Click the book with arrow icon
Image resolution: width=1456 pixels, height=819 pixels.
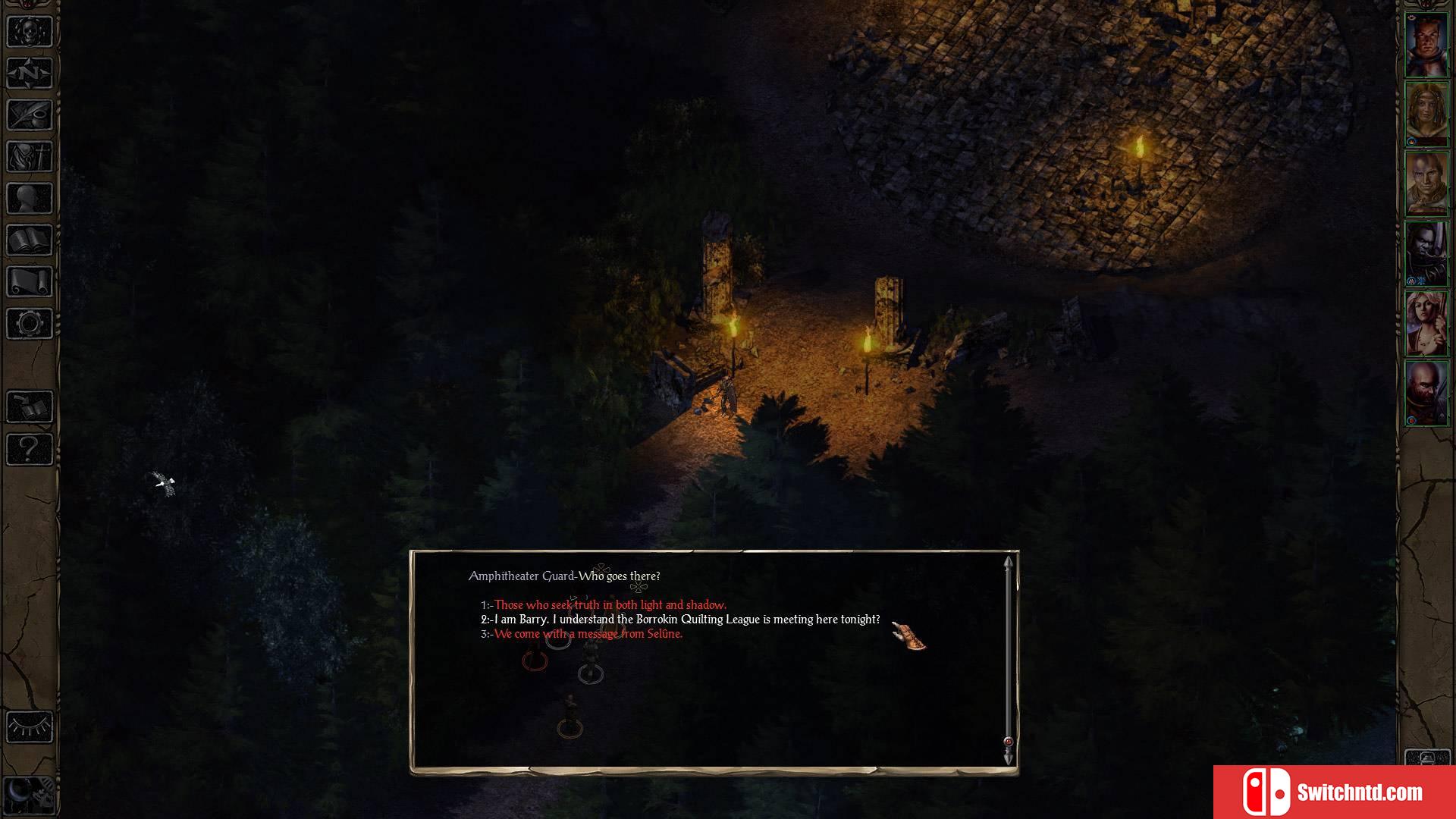(30, 407)
